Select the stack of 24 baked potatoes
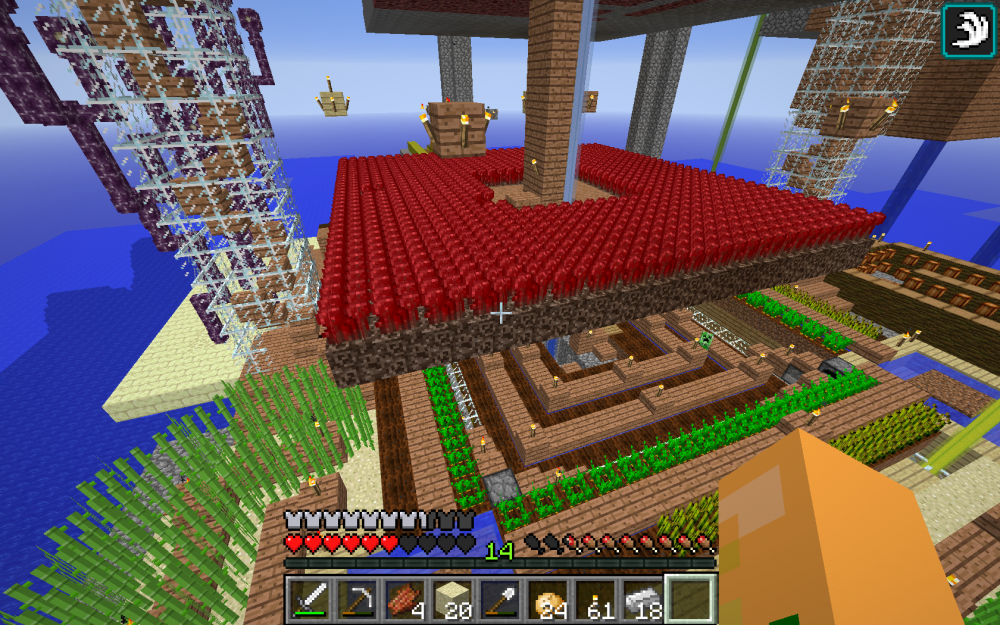 coord(546,599)
